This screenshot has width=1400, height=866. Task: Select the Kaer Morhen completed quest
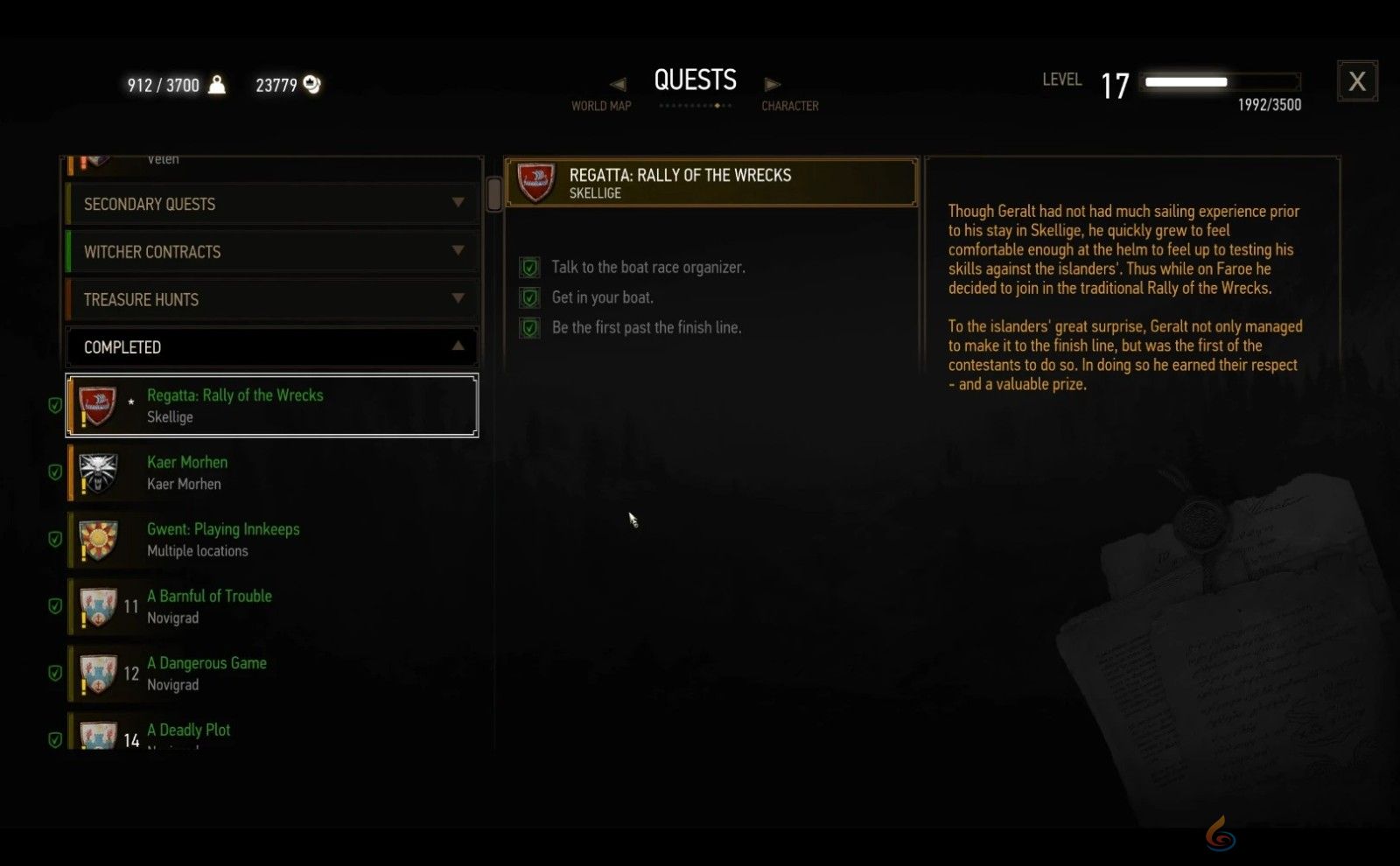pos(272,472)
